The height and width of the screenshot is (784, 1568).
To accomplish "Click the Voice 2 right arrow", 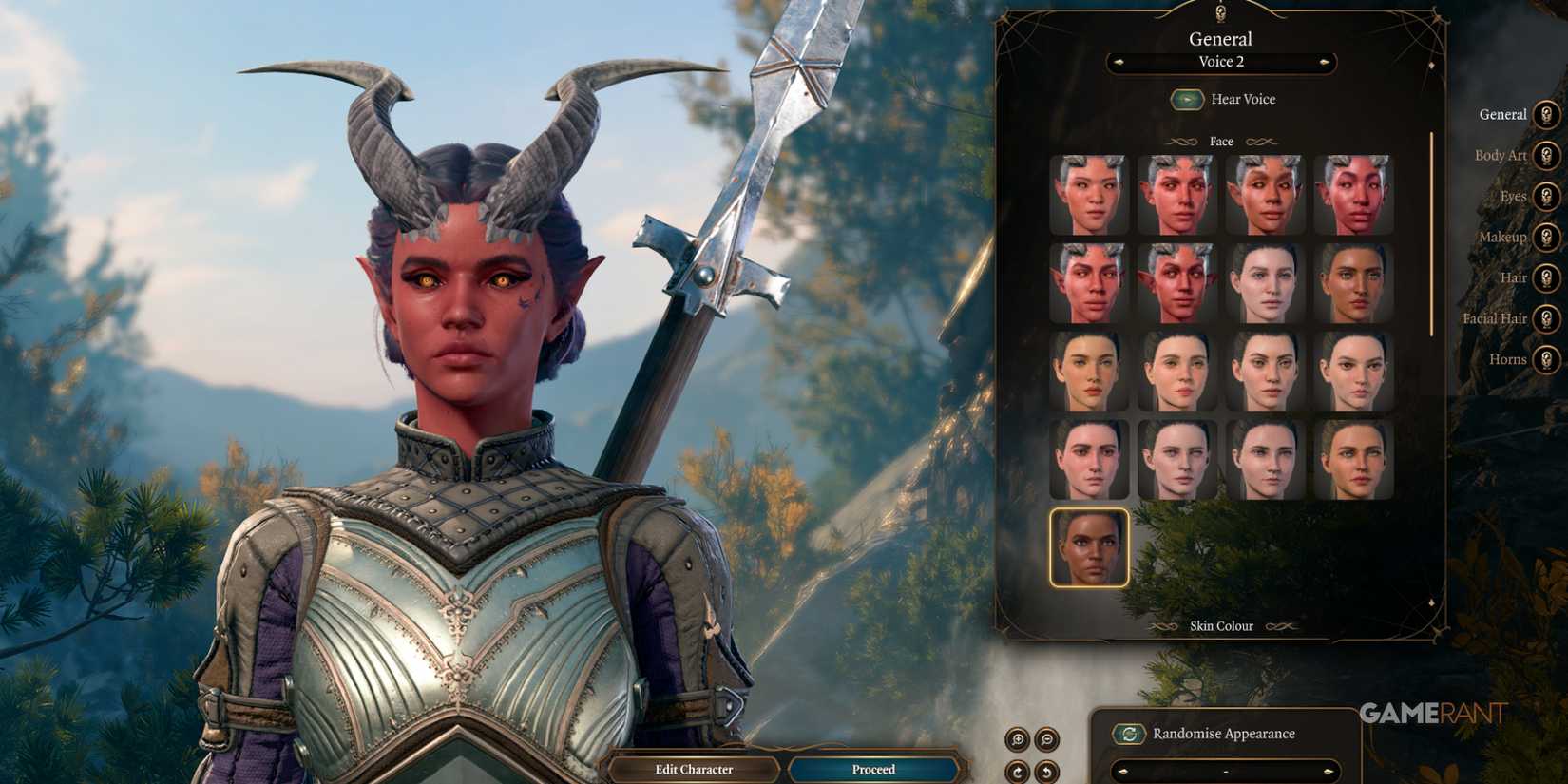I will (1326, 63).
